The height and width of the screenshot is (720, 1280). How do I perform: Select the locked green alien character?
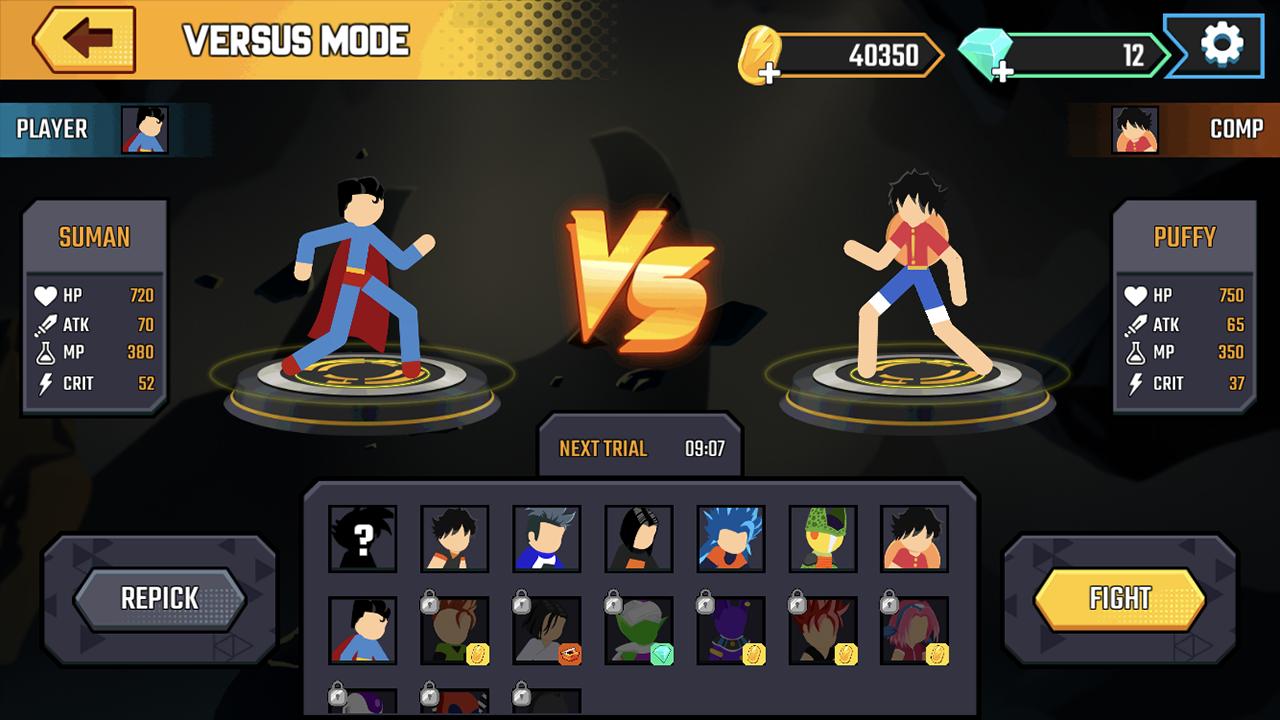639,630
